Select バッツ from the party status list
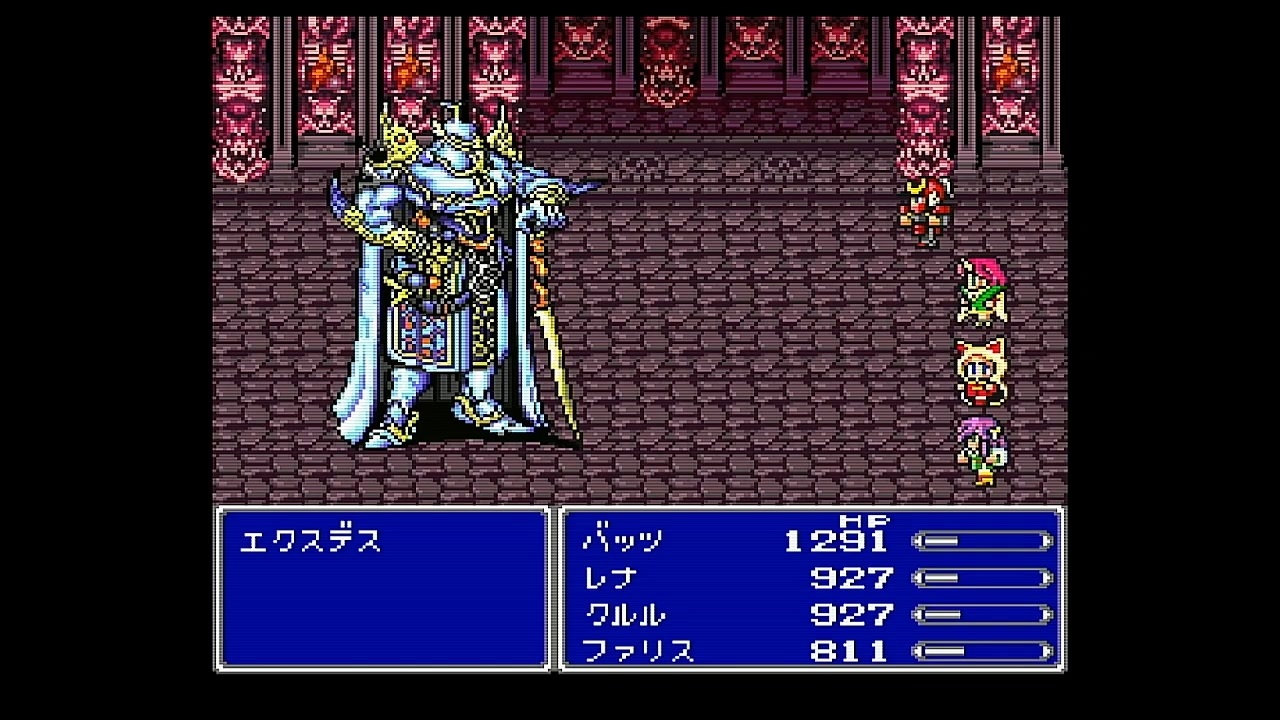This screenshot has width=1280, height=720. [x=620, y=540]
